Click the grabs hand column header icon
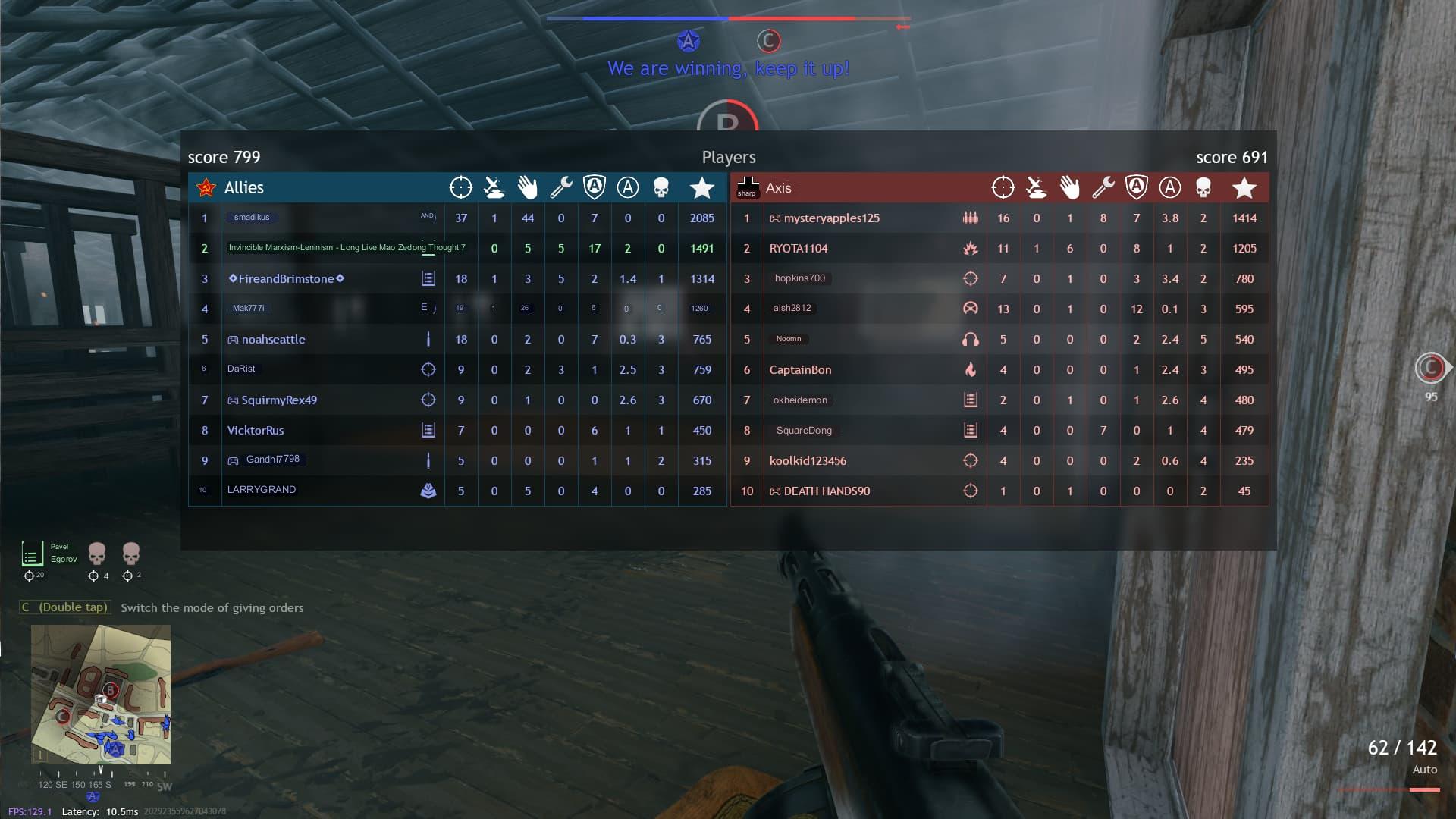Screen dimensions: 1456x819 pyautogui.click(x=528, y=187)
